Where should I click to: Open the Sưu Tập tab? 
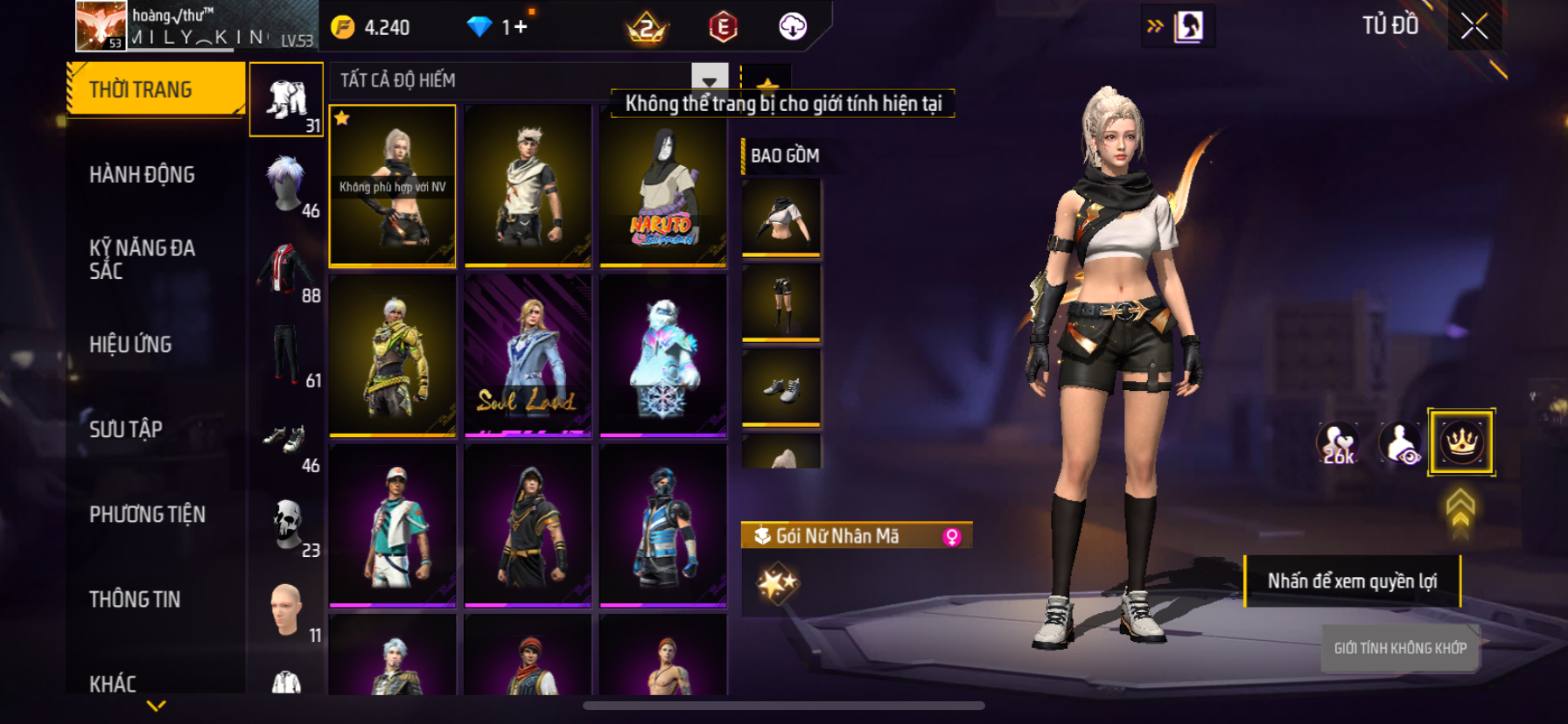click(x=127, y=429)
